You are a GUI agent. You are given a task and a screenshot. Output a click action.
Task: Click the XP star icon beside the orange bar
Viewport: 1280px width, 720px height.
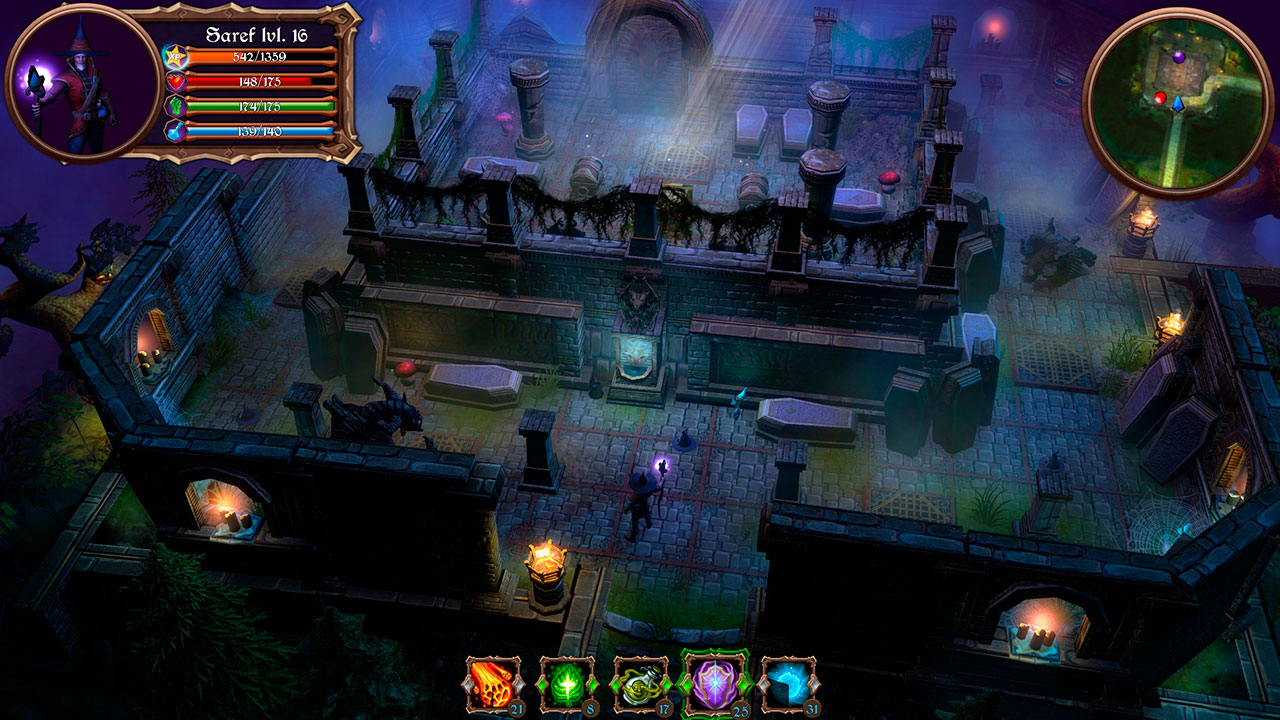click(x=176, y=58)
